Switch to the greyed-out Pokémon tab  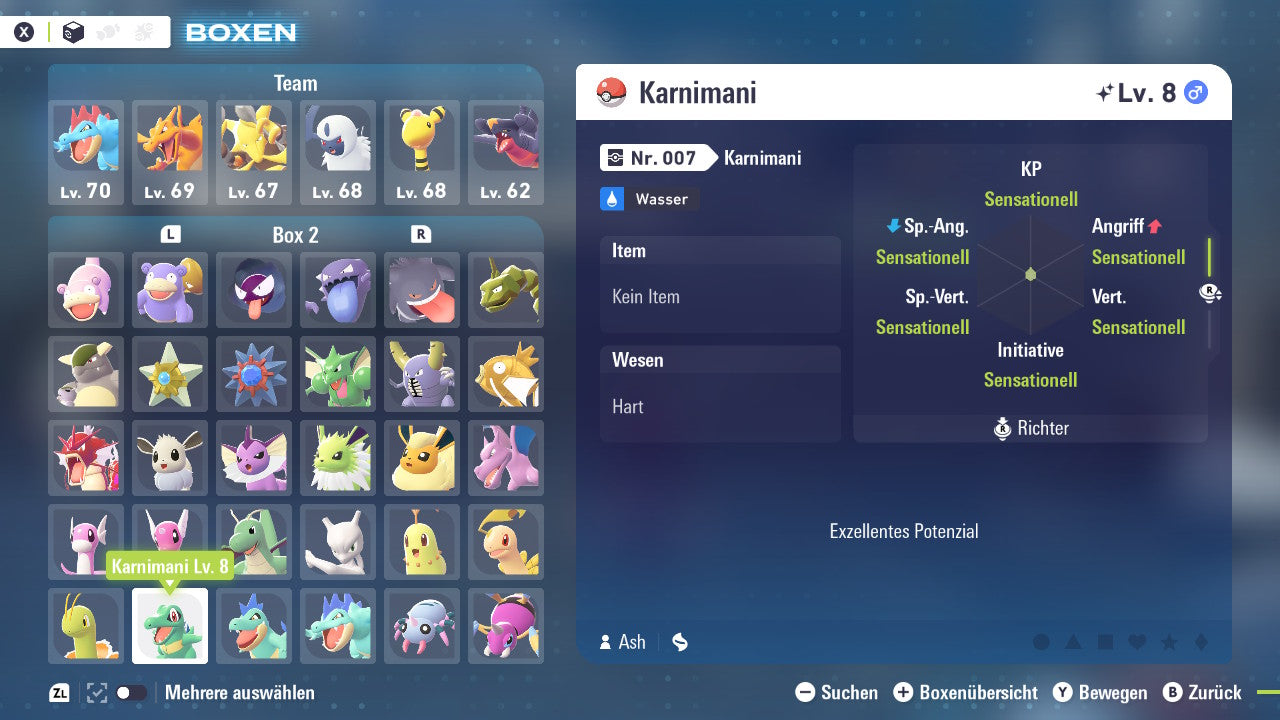pyautogui.click(x=110, y=31)
